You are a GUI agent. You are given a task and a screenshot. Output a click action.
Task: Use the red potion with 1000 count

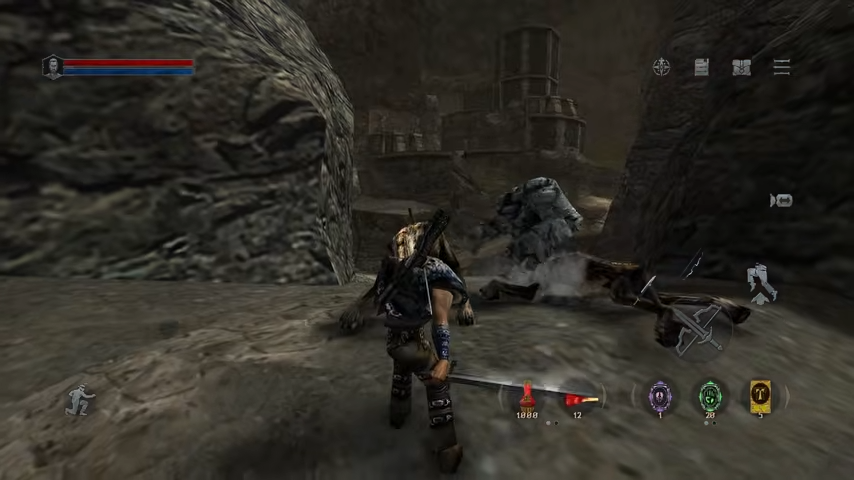[527, 400]
